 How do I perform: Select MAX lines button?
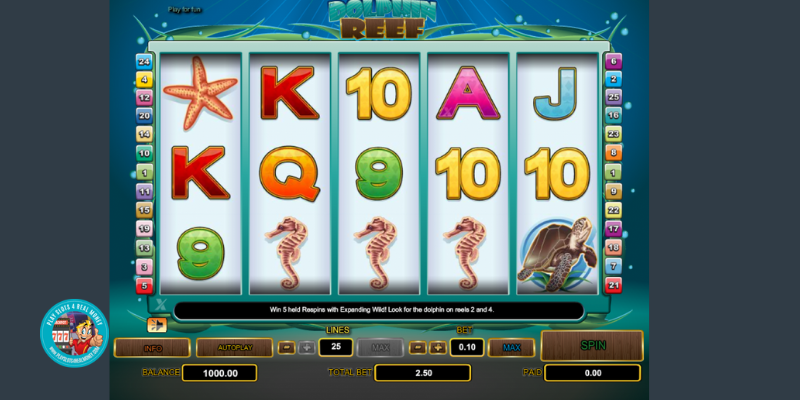379,348
